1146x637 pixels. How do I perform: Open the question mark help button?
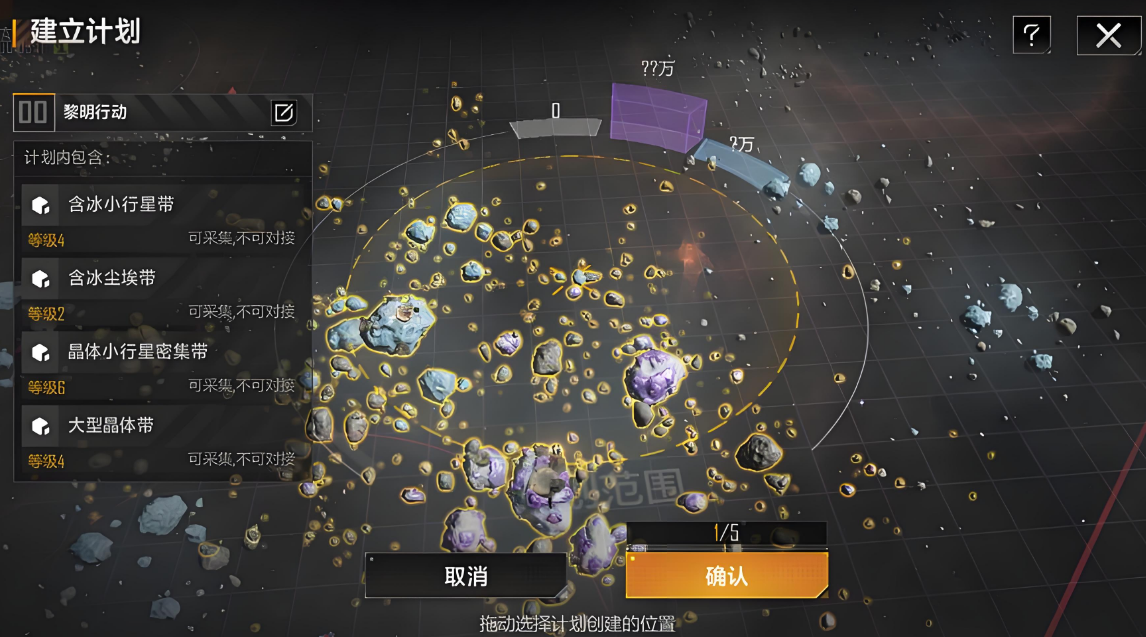[1031, 36]
